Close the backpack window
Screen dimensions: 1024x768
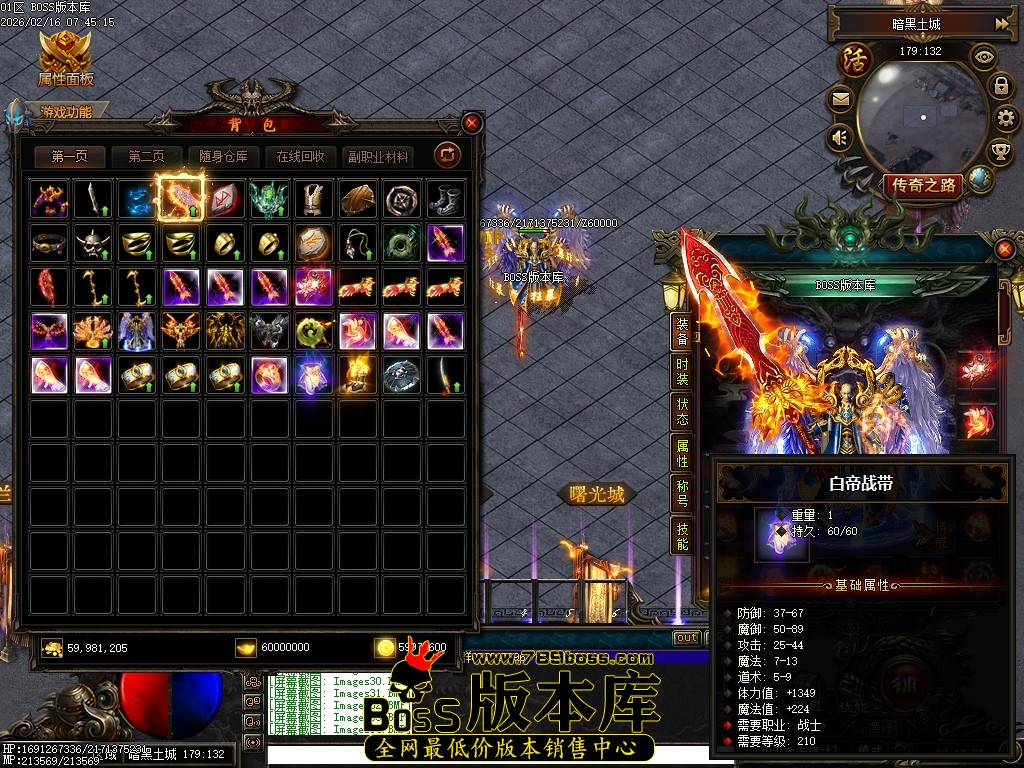tap(472, 123)
